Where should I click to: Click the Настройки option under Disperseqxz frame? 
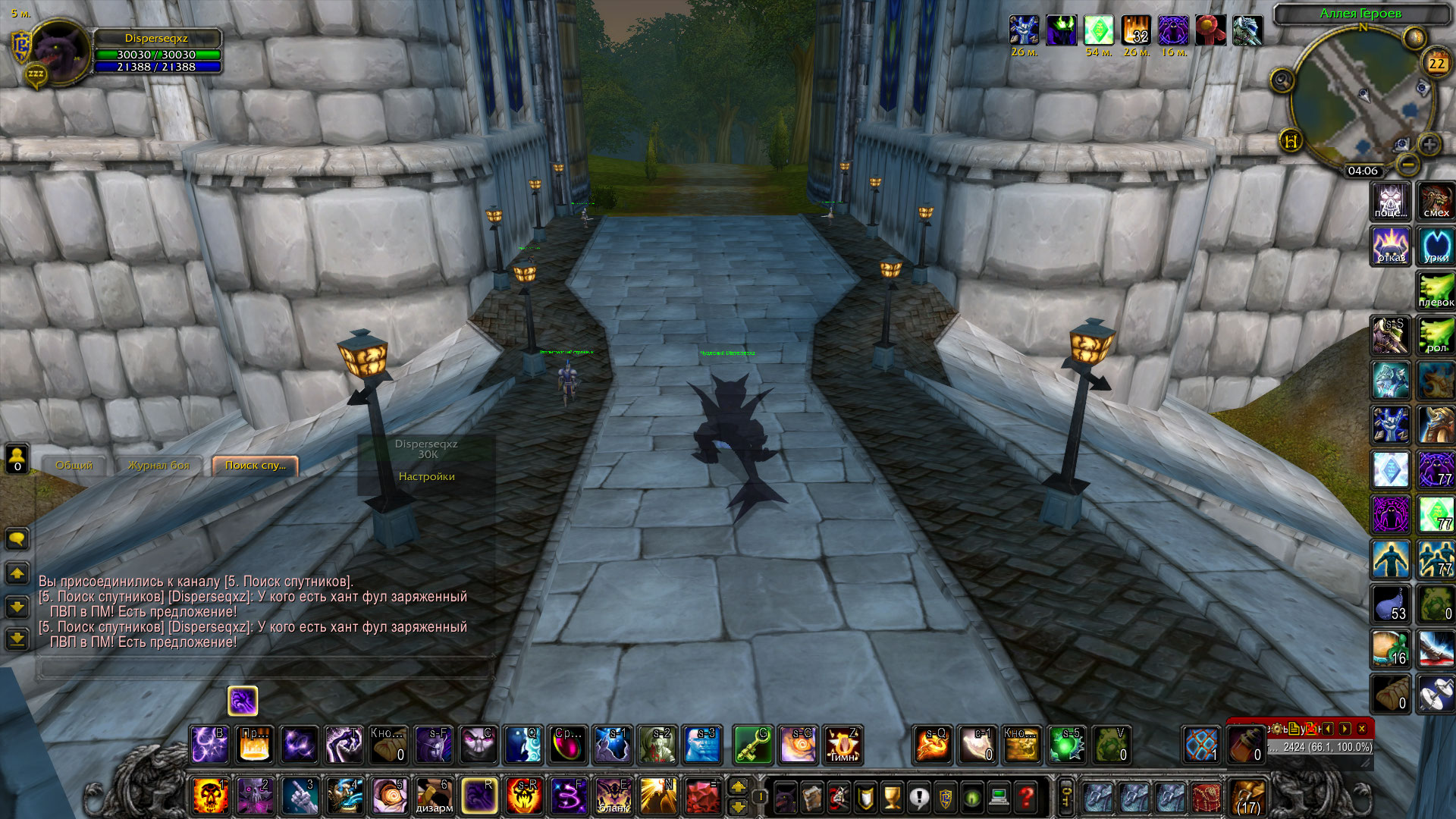(426, 476)
